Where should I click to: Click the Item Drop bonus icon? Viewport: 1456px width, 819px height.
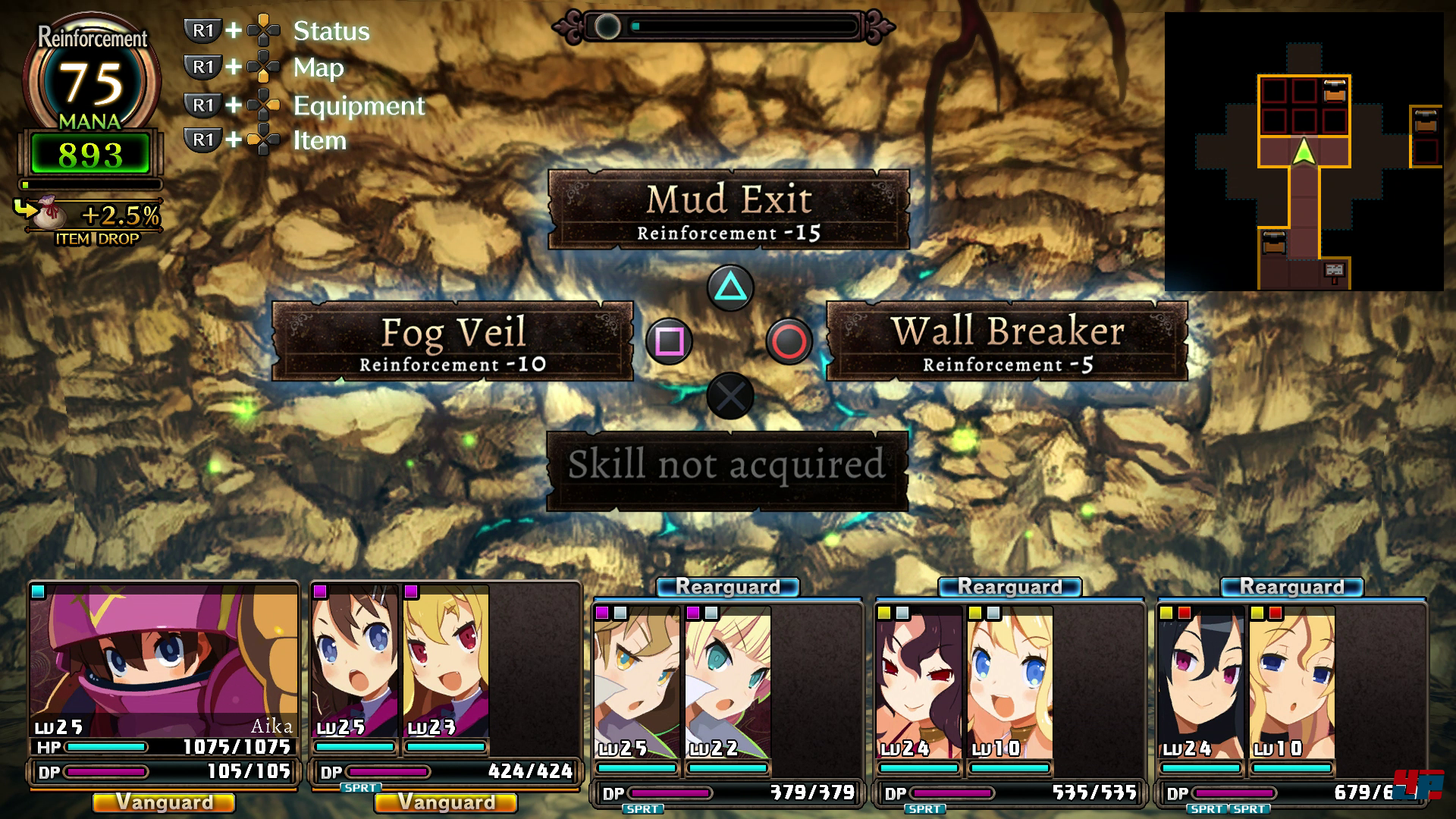[45, 214]
